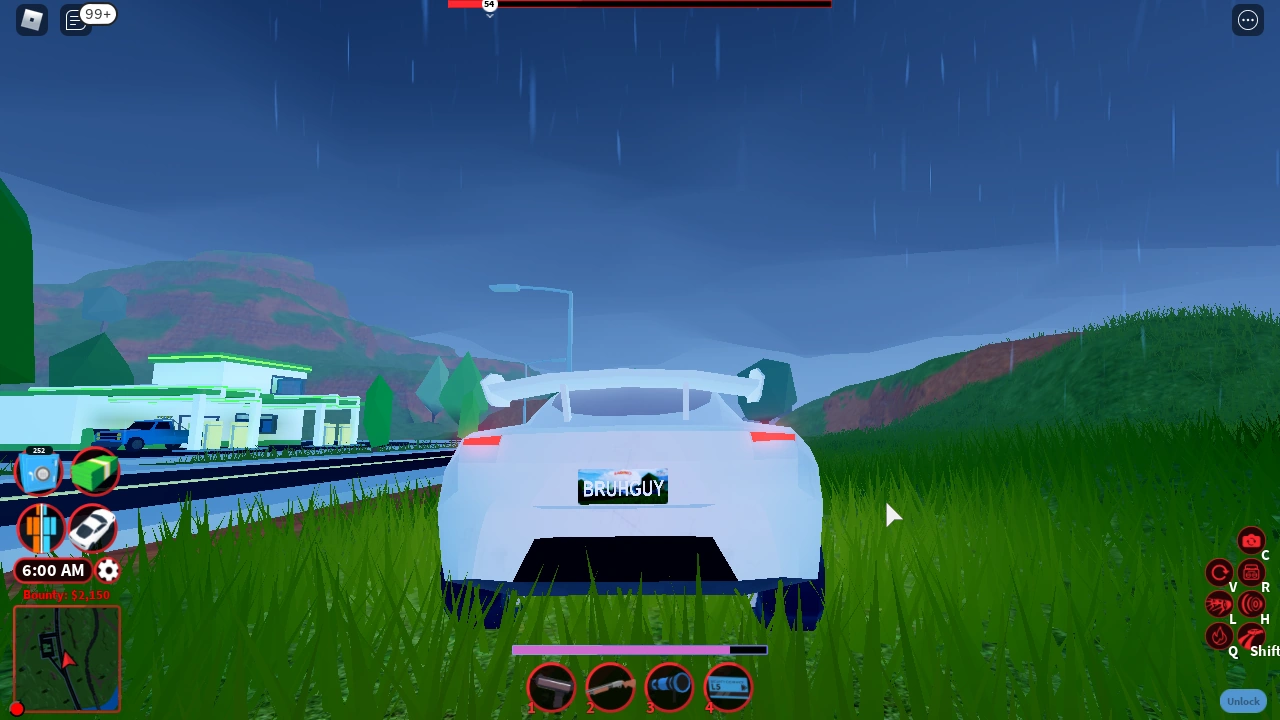This screenshot has height=720, width=1280.
Task: Select the eject road icon labeled Shift
Action: tap(1252, 637)
